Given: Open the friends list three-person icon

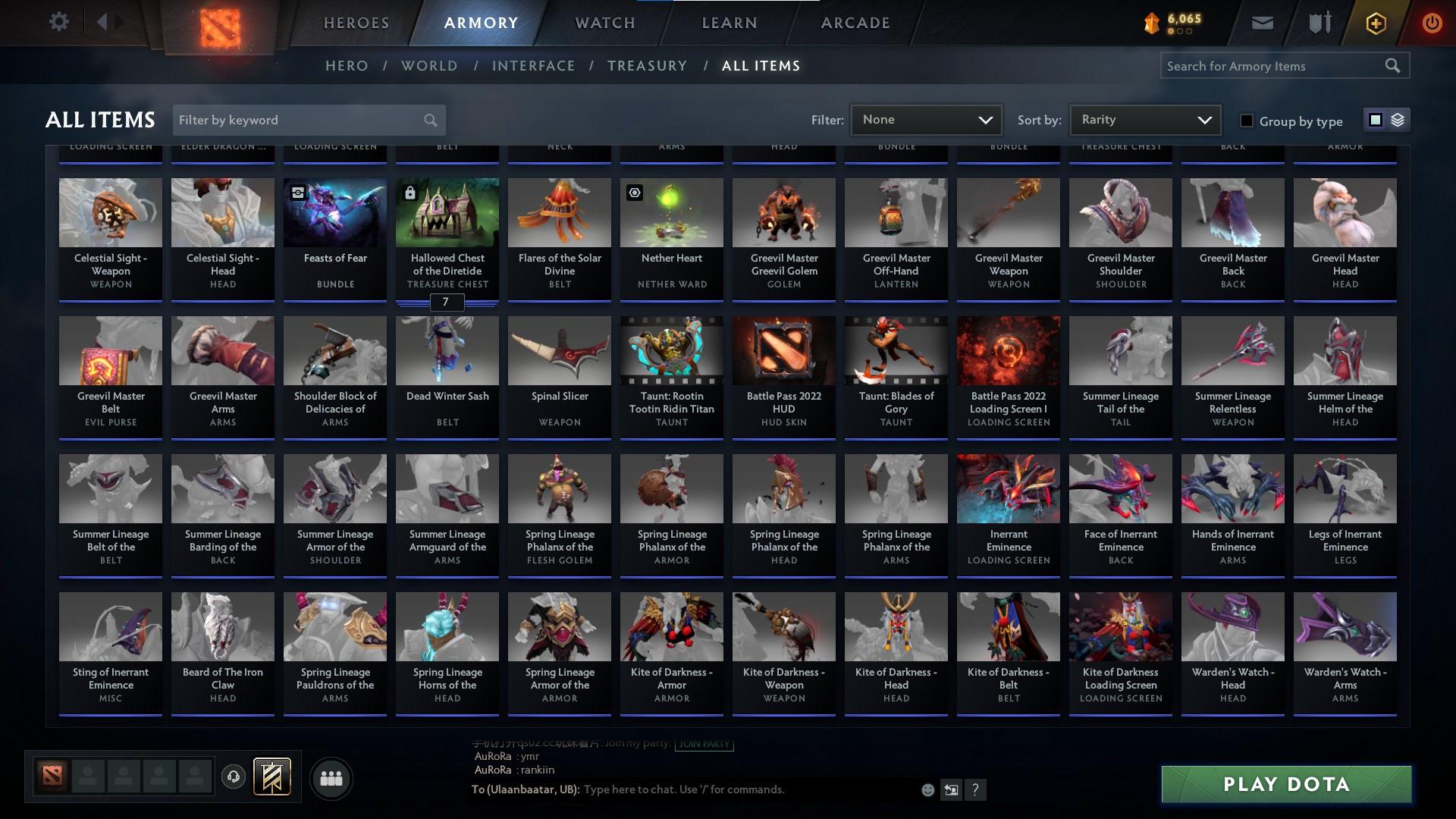Looking at the screenshot, I should (331, 778).
